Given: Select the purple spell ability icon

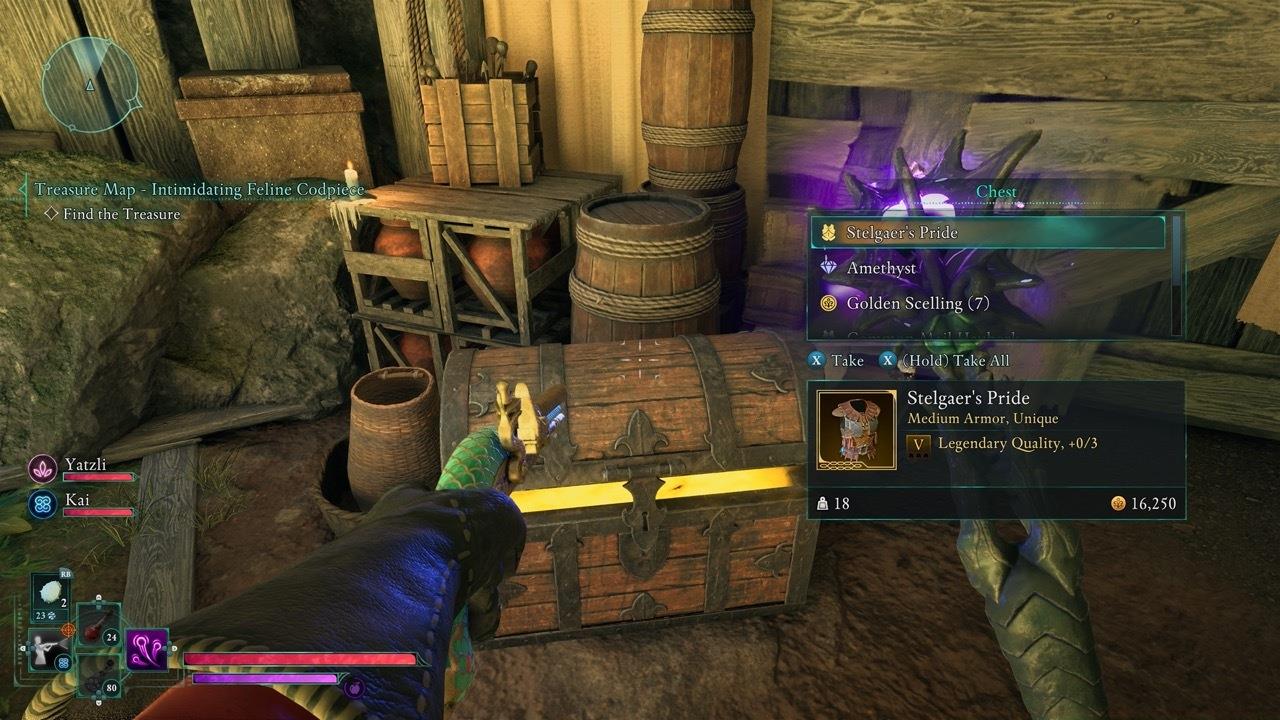Looking at the screenshot, I should pyautogui.click(x=145, y=651).
